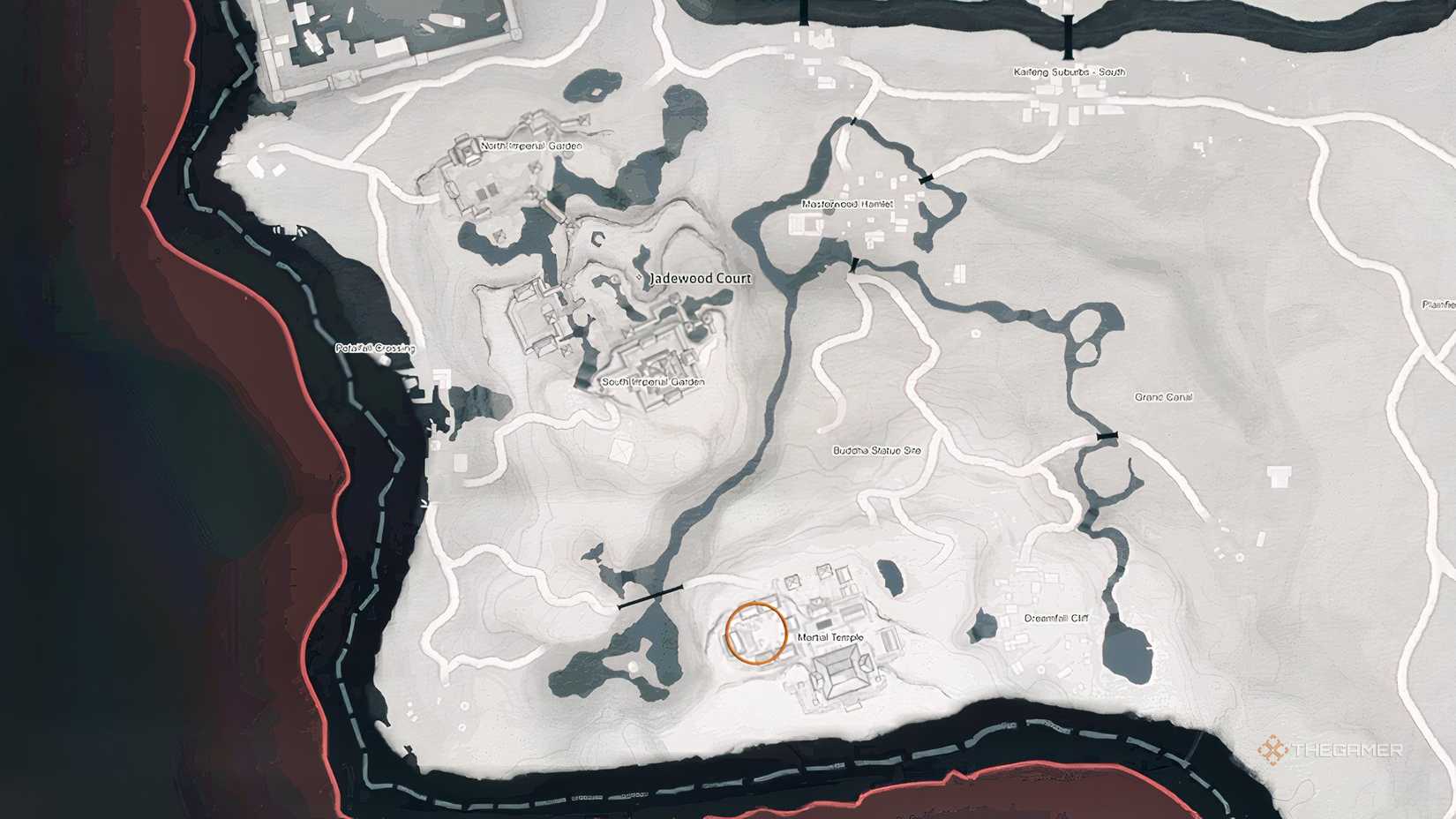The height and width of the screenshot is (819, 1456).
Task: Select the Masterwood Hamlet label
Action: click(847, 204)
